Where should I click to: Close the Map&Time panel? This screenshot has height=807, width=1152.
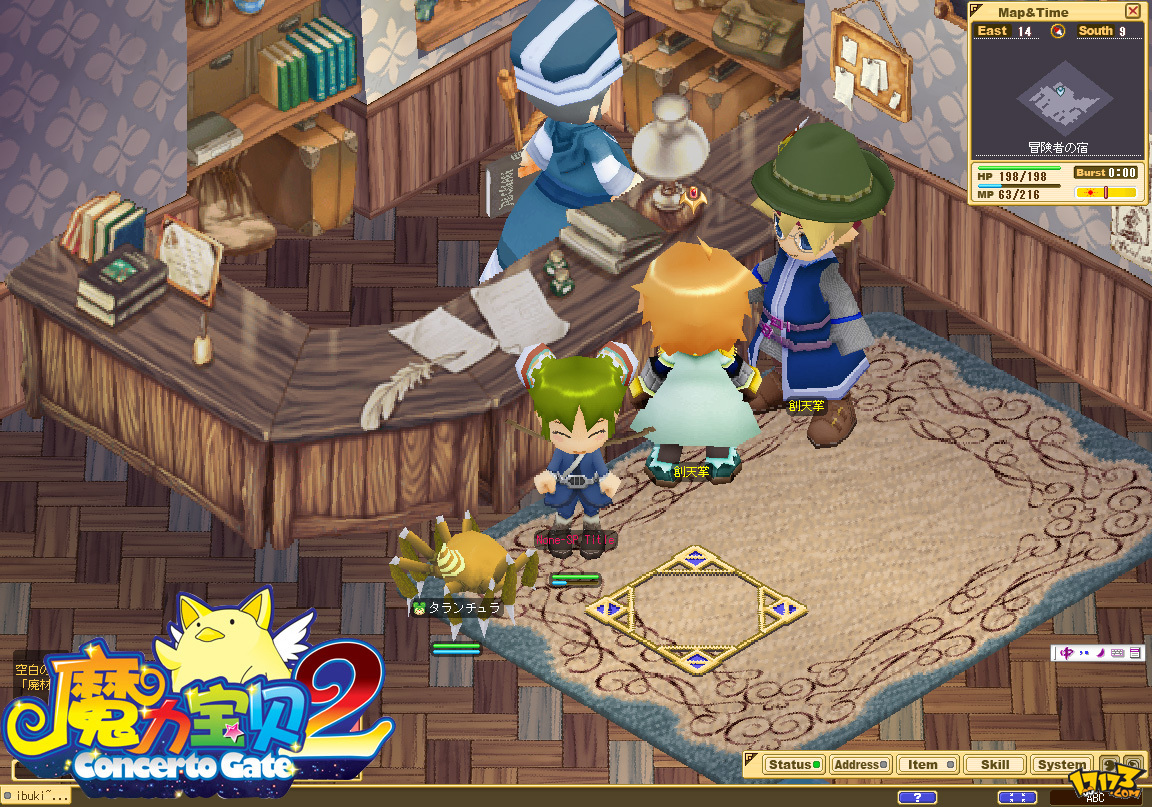point(1132,12)
